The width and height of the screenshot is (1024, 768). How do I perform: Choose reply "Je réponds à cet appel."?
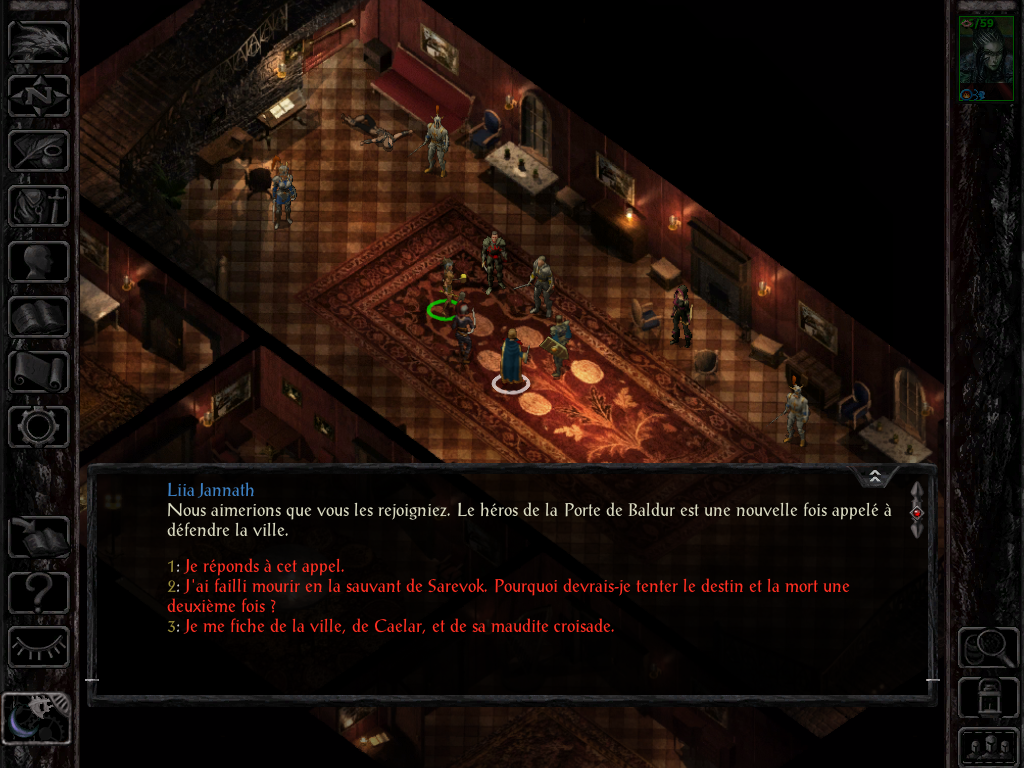[264, 566]
